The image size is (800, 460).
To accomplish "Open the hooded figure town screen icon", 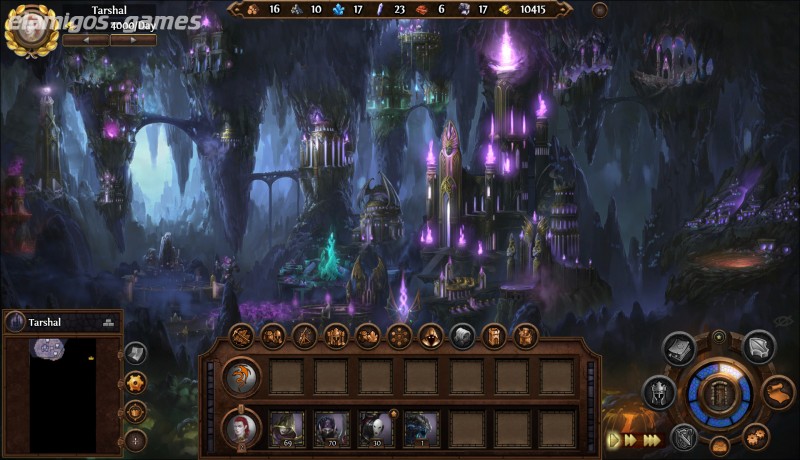I will click(431, 336).
